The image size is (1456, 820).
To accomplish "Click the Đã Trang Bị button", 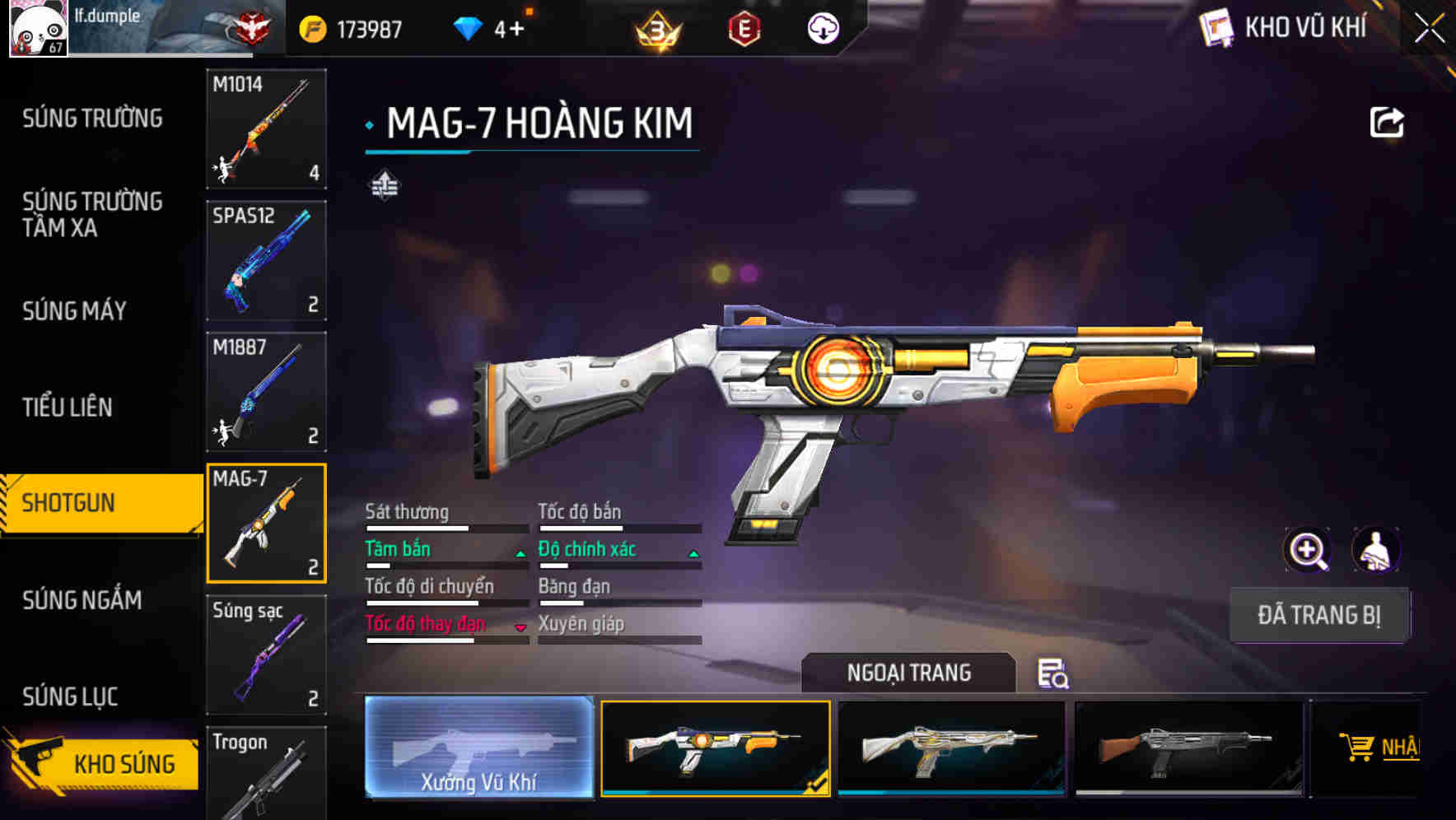I will click(x=1318, y=615).
